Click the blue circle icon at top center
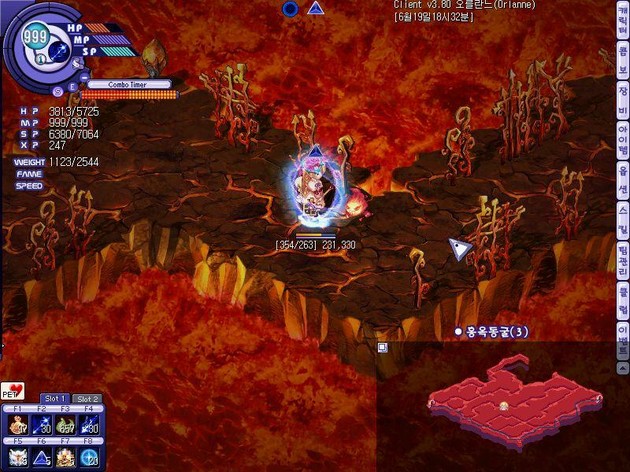Screen dimensions: 630x472 tap(290, 8)
